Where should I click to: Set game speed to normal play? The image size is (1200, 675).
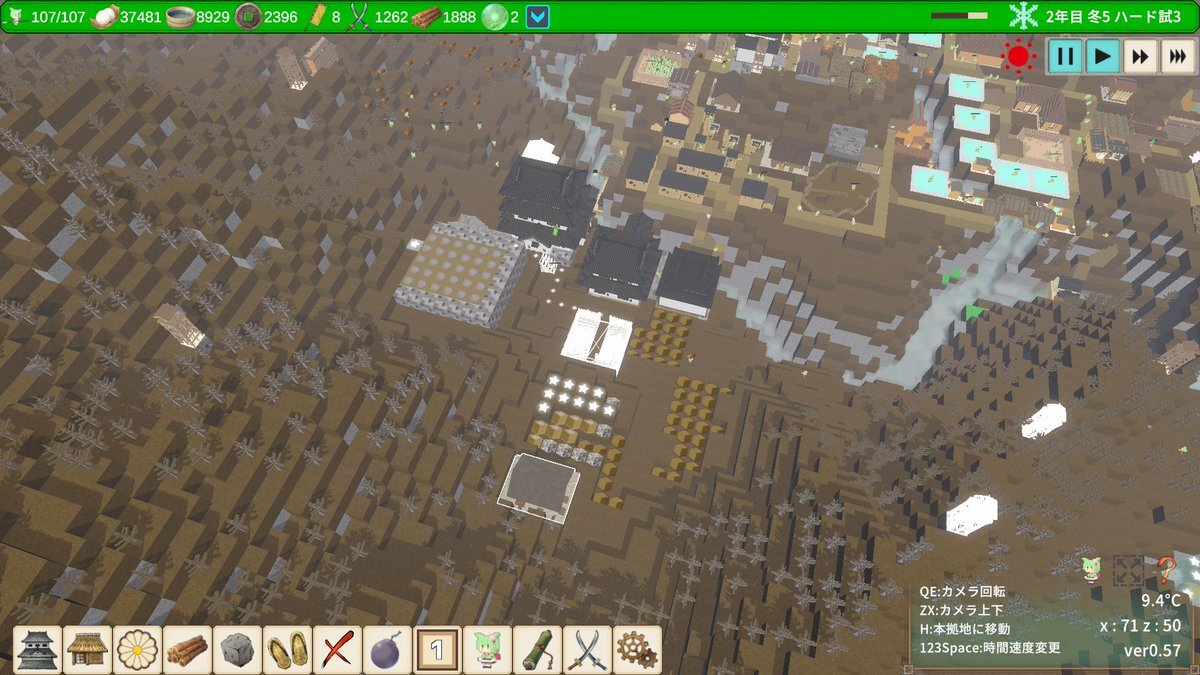[x=1102, y=56]
